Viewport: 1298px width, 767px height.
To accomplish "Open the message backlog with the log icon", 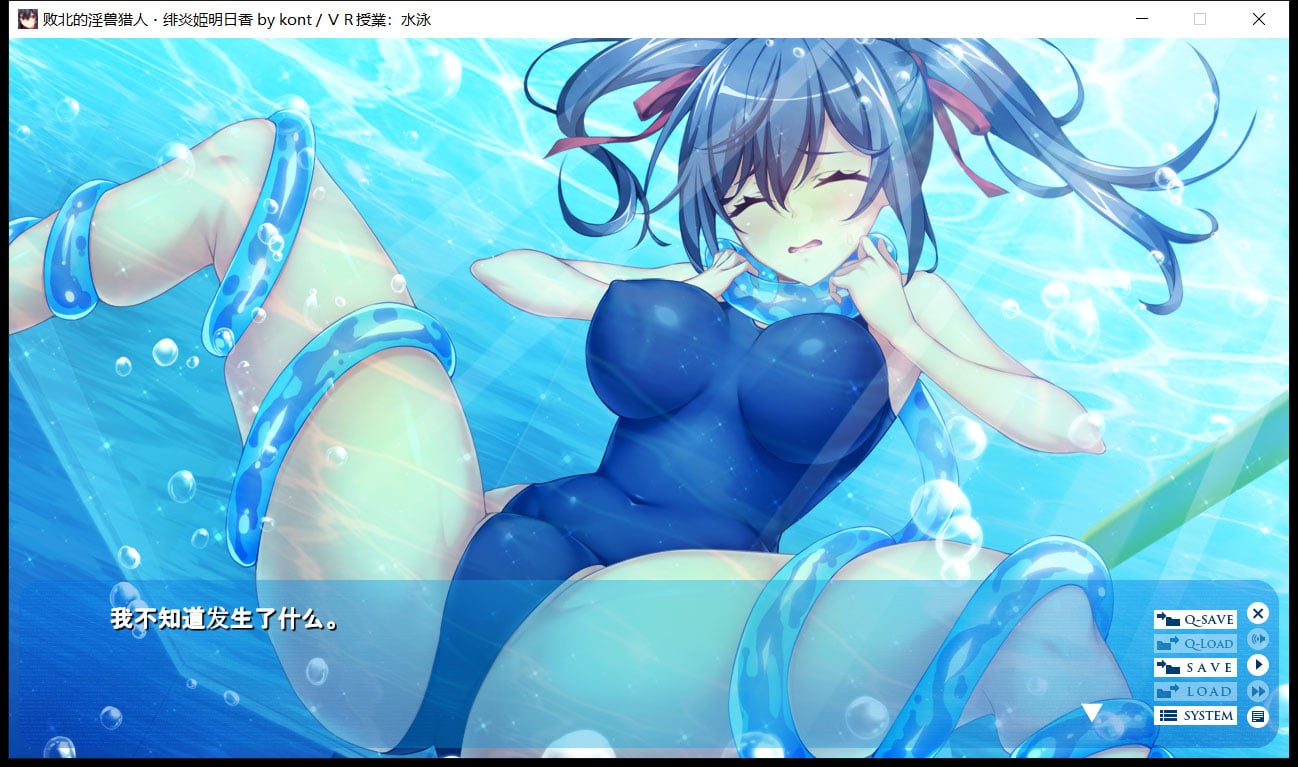I will pyautogui.click(x=1258, y=716).
